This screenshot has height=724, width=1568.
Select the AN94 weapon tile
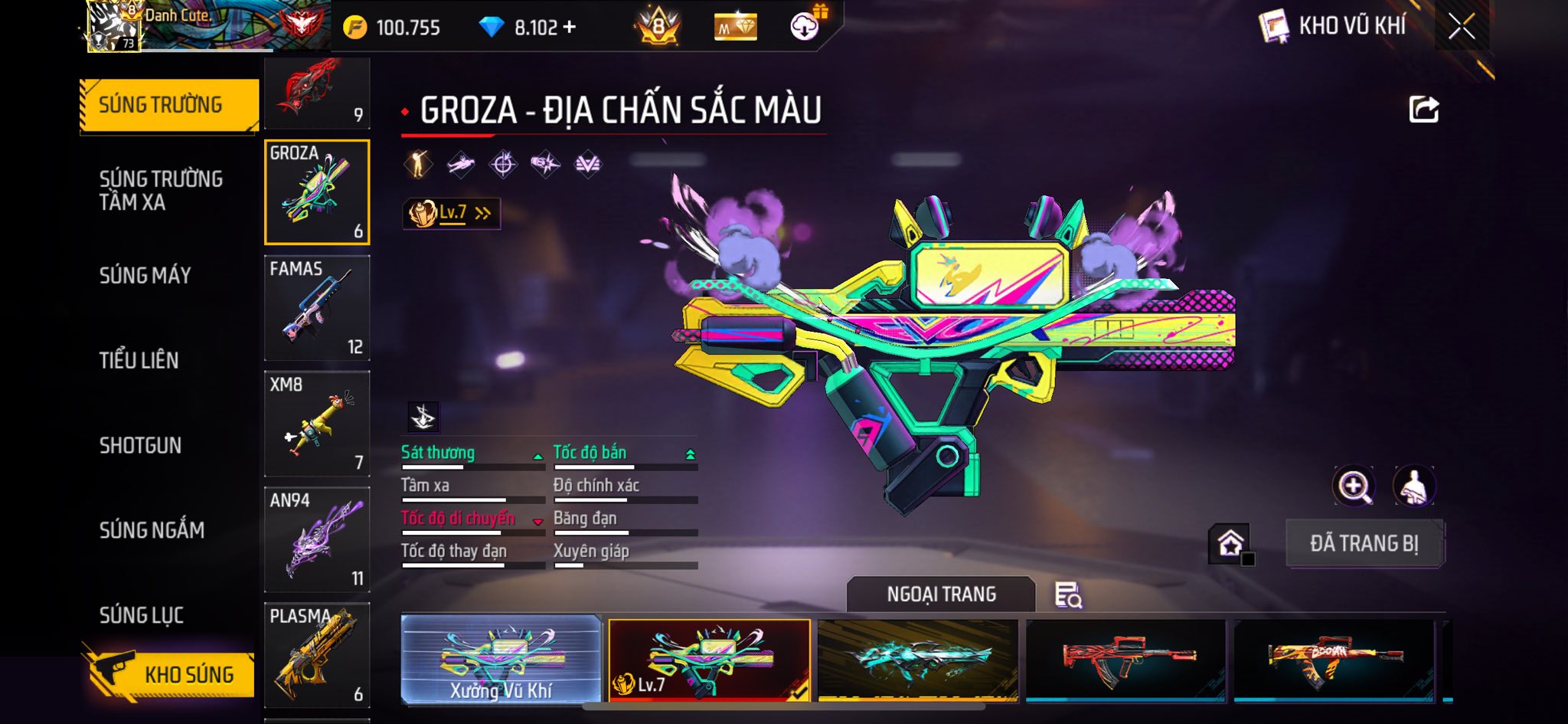point(317,539)
